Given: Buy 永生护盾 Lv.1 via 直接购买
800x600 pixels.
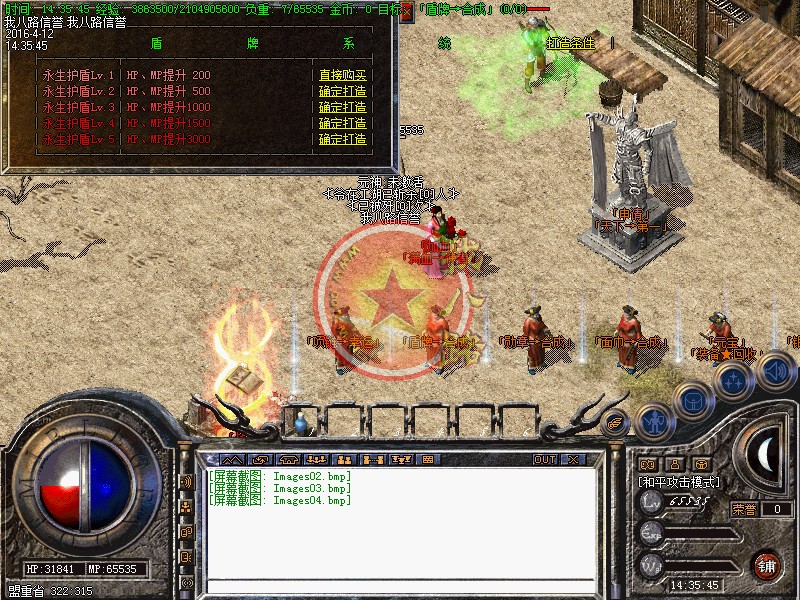Looking at the screenshot, I should pos(343,75).
